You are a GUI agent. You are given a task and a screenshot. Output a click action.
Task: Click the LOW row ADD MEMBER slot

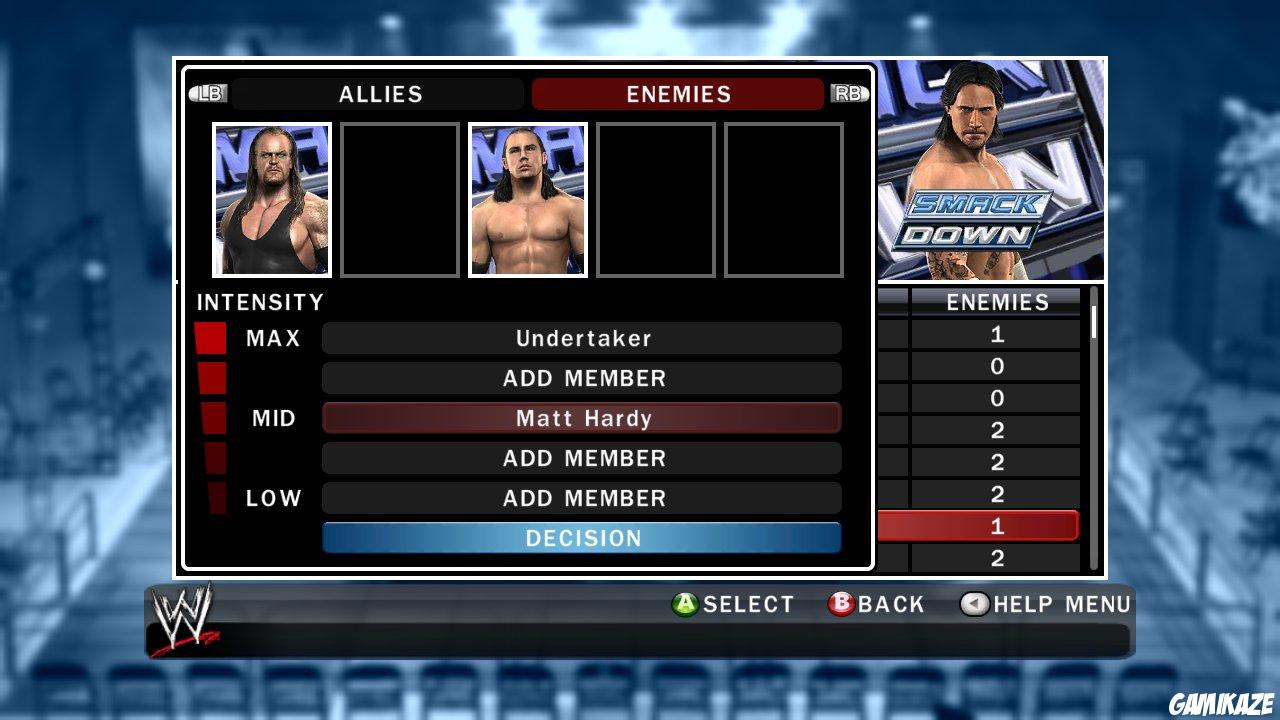pyautogui.click(x=582, y=498)
